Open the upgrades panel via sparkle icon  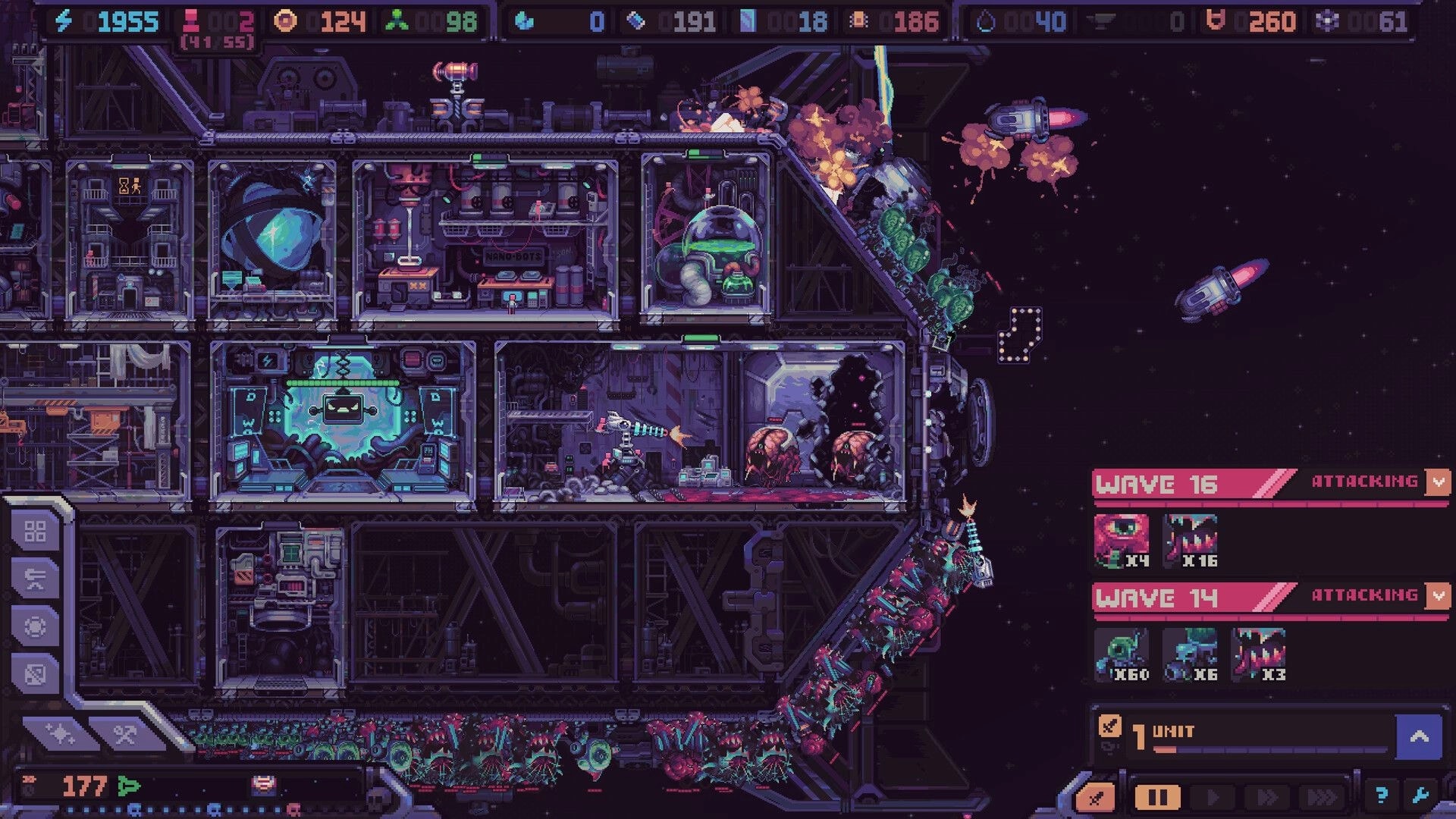(61, 733)
